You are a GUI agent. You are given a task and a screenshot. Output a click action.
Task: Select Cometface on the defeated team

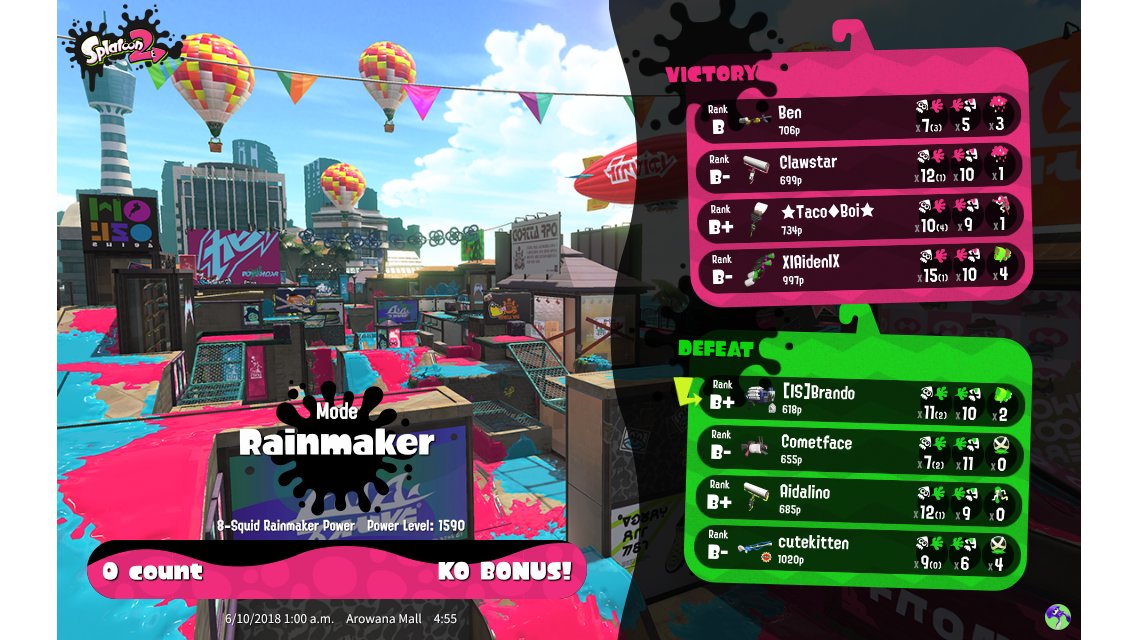(x=860, y=449)
